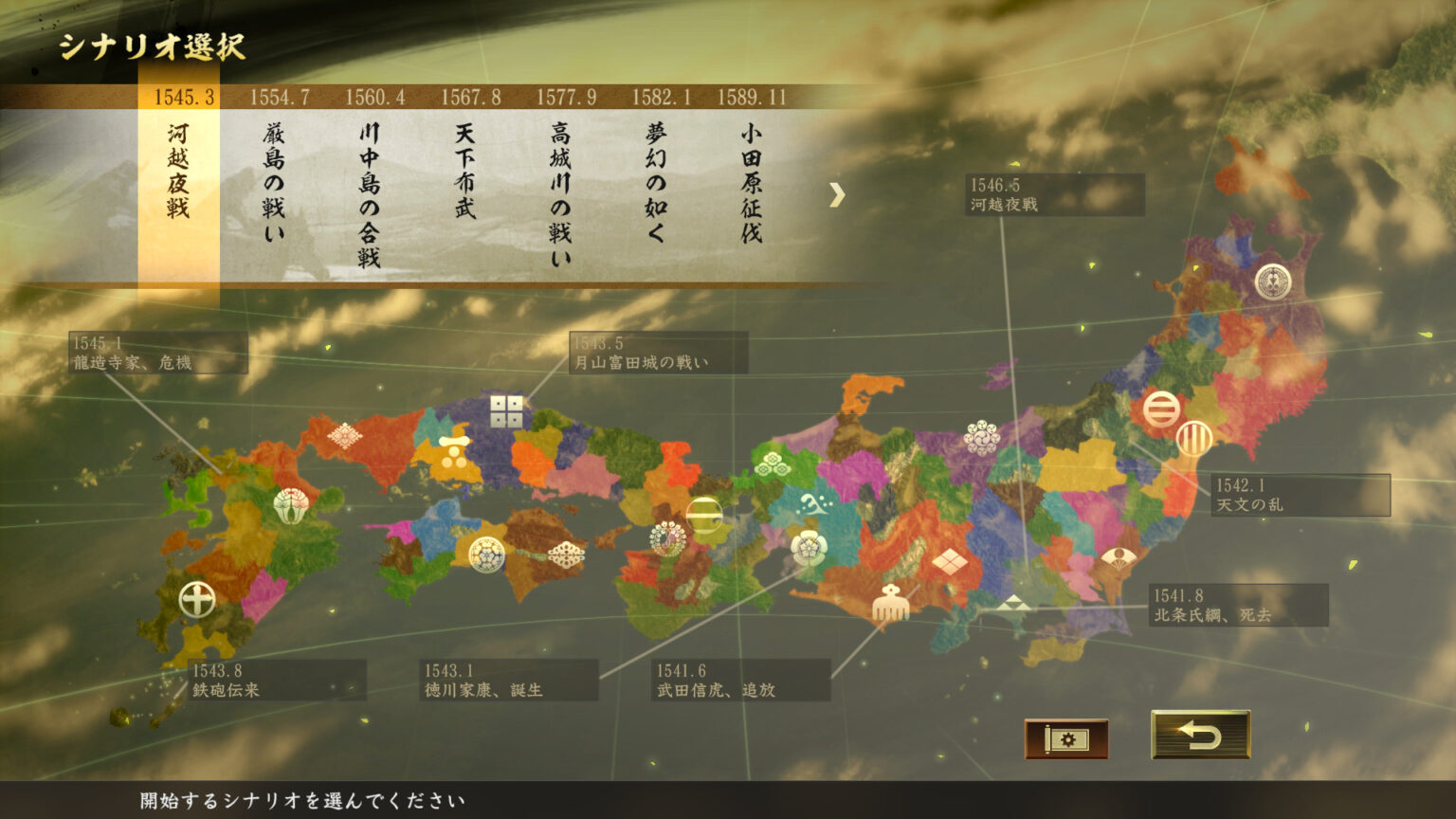
Task: View the 鉄砲伝来 event label
Action: tap(277, 681)
